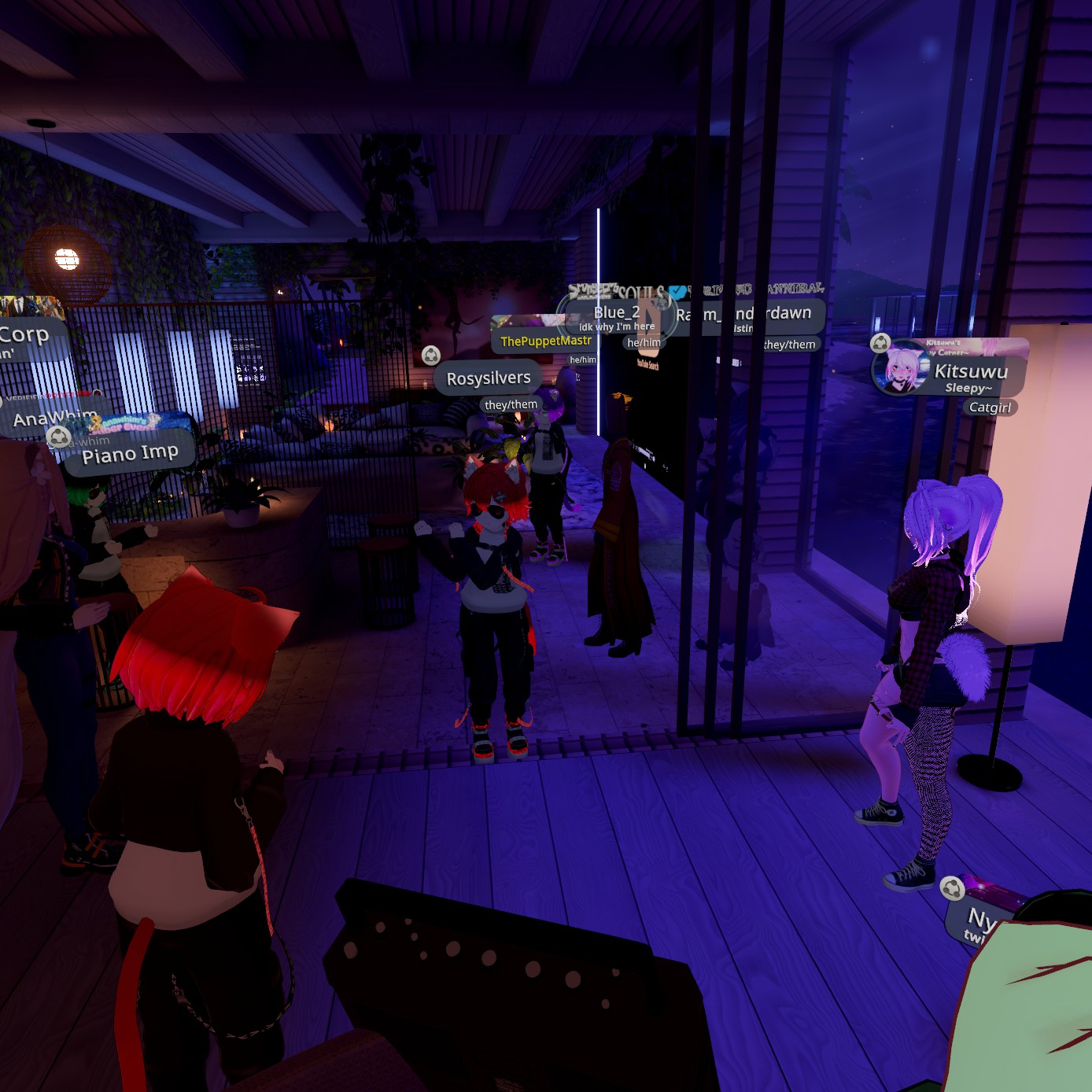Choose the Piano Imp nameplate
1092x1092 pixels.
click(130, 454)
